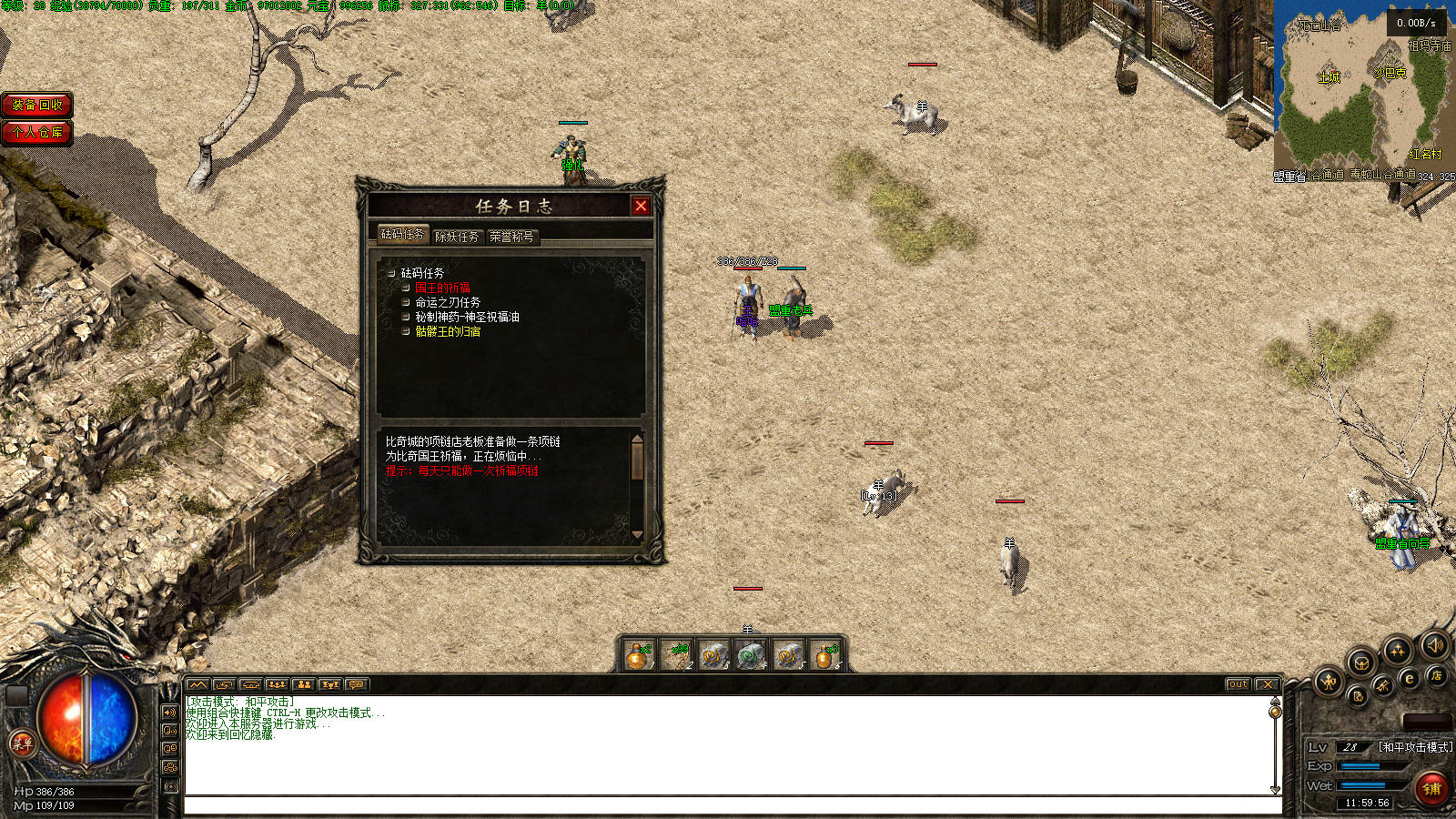This screenshot has height=819, width=1456.
Task: Select the 秘制神药-神圣祝福油 quest
Action: tap(467, 317)
